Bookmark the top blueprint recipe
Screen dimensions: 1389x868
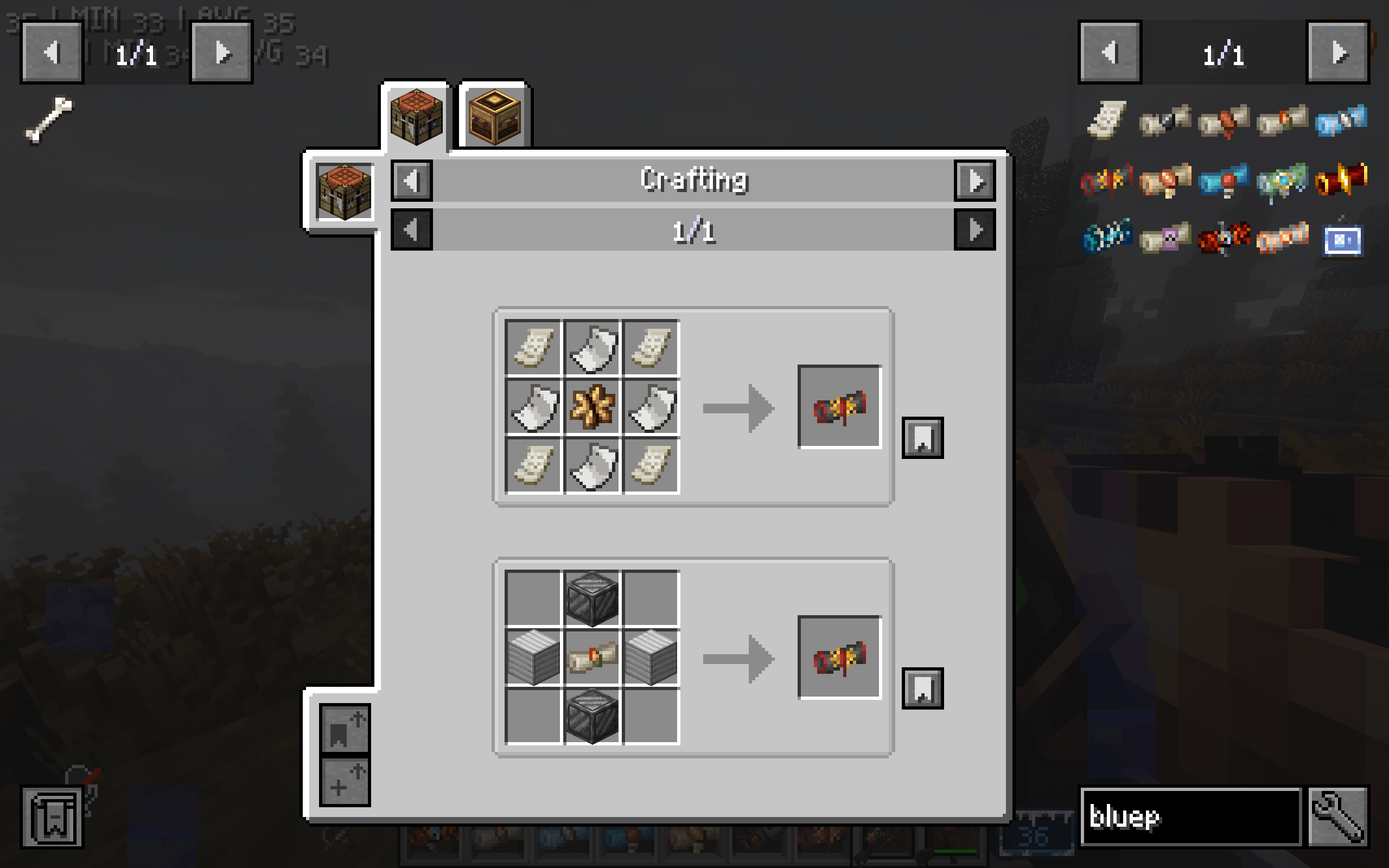coord(924,439)
